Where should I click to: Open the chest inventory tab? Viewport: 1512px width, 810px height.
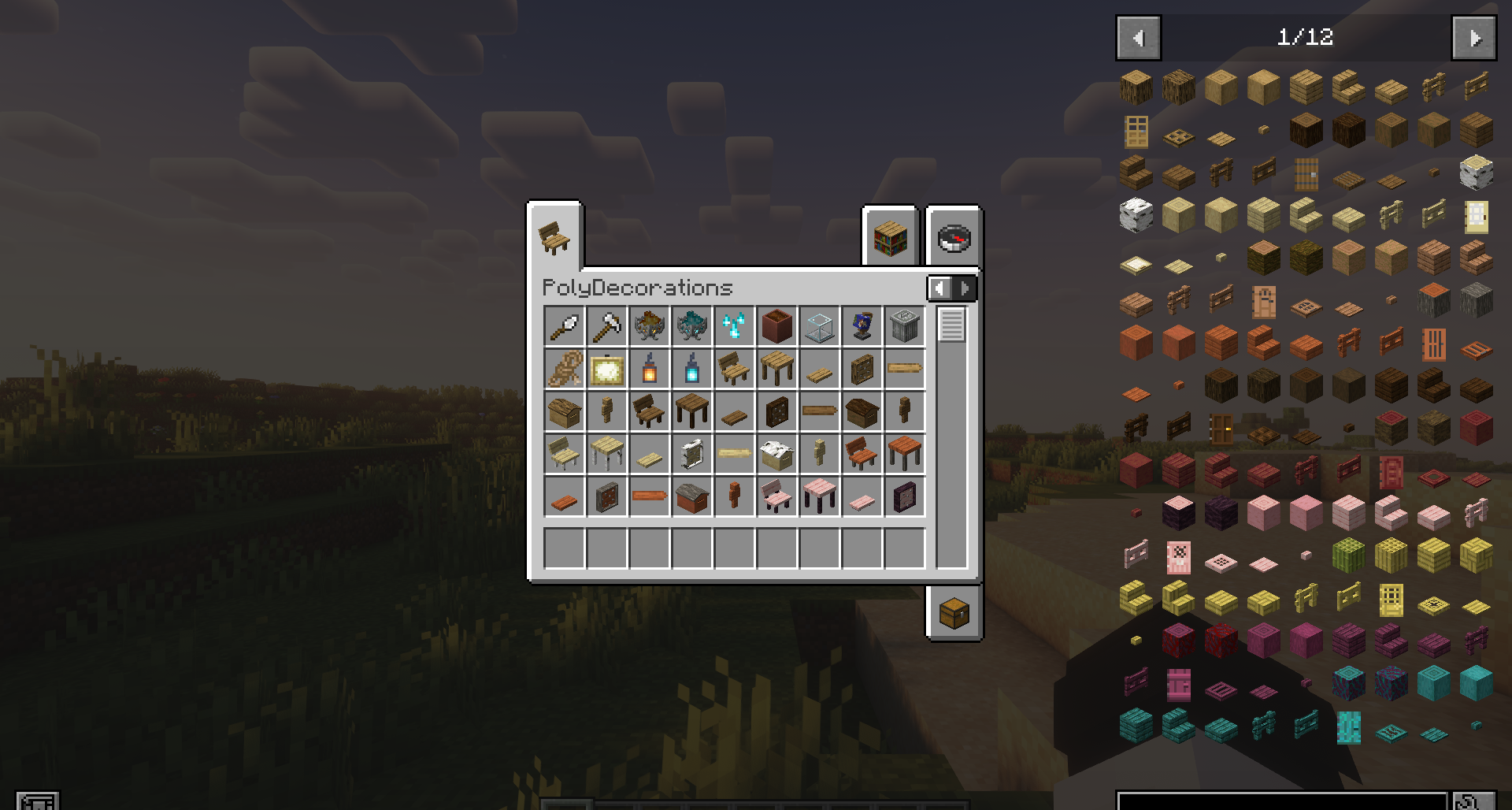(x=954, y=612)
